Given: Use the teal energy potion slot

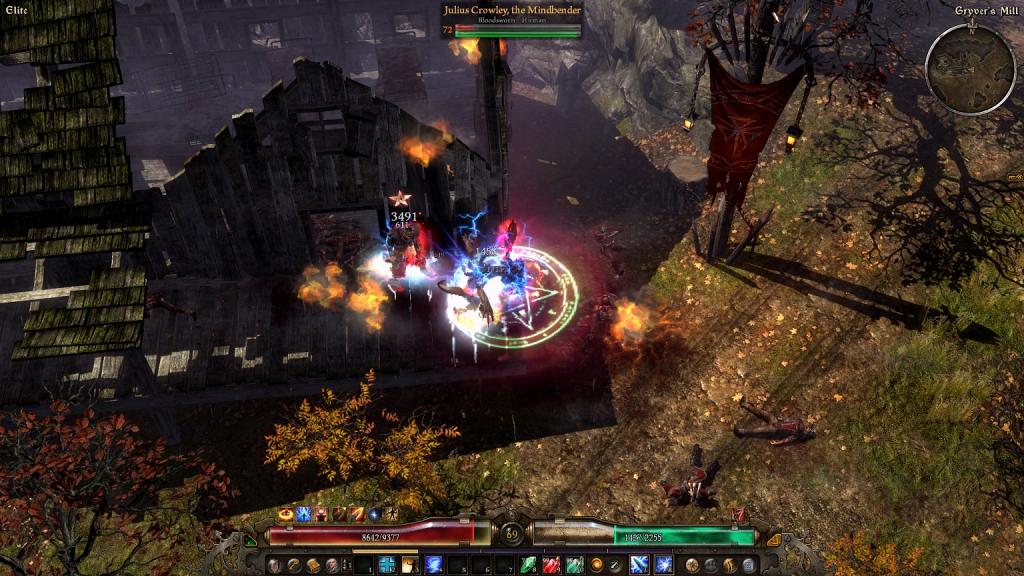Looking at the screenshot, I should pyautogui.click(x=574, y=565).
